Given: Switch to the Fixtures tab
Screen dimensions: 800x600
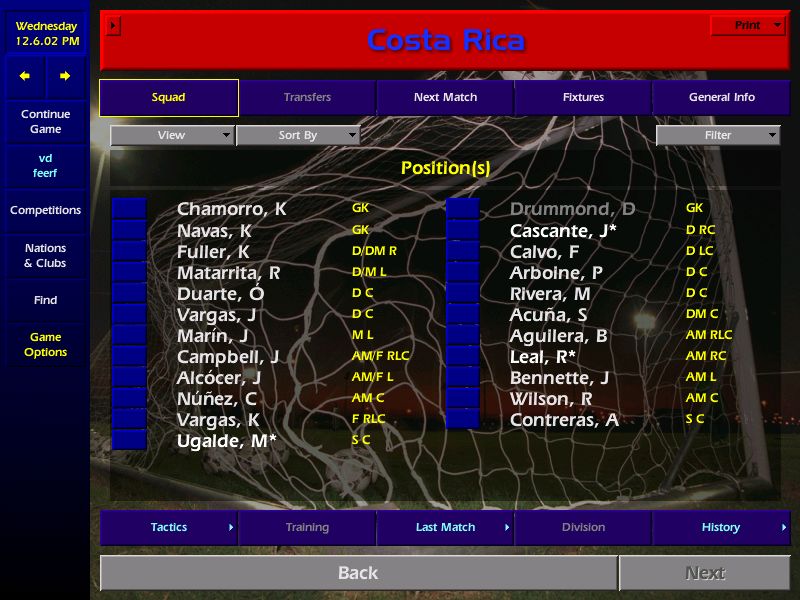Looking at the screenshot, I should click(583, 98).
